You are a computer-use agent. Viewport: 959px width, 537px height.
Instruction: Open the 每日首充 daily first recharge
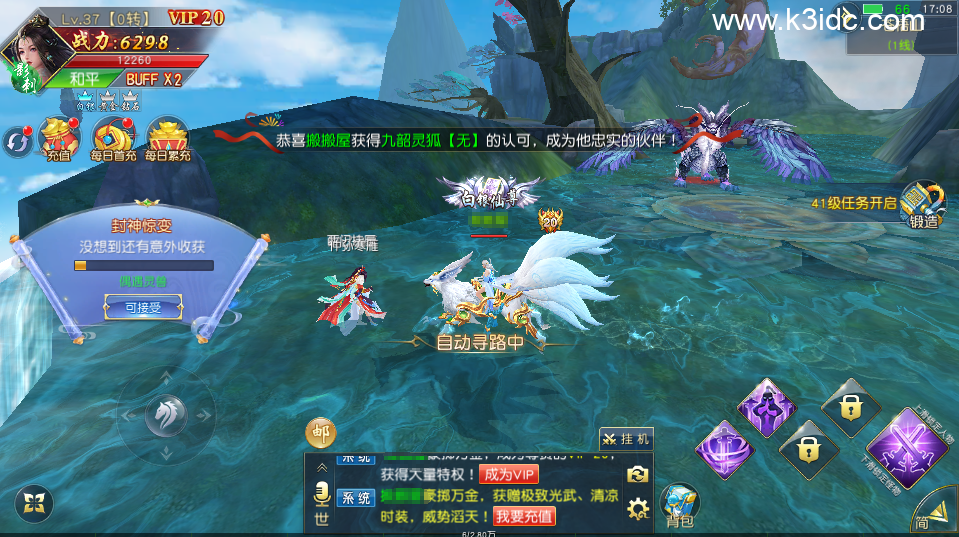113,139
